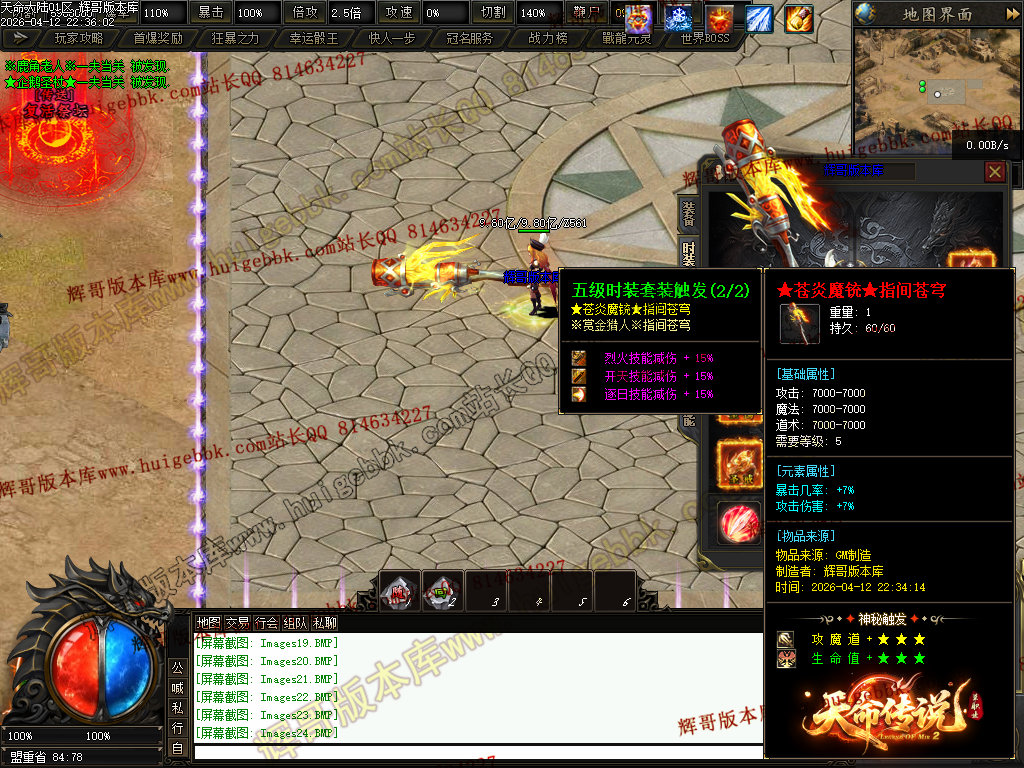Switch to the 行会 guild chat tab
Screen dimensions: 1024x768
click(x=266, y=622)
